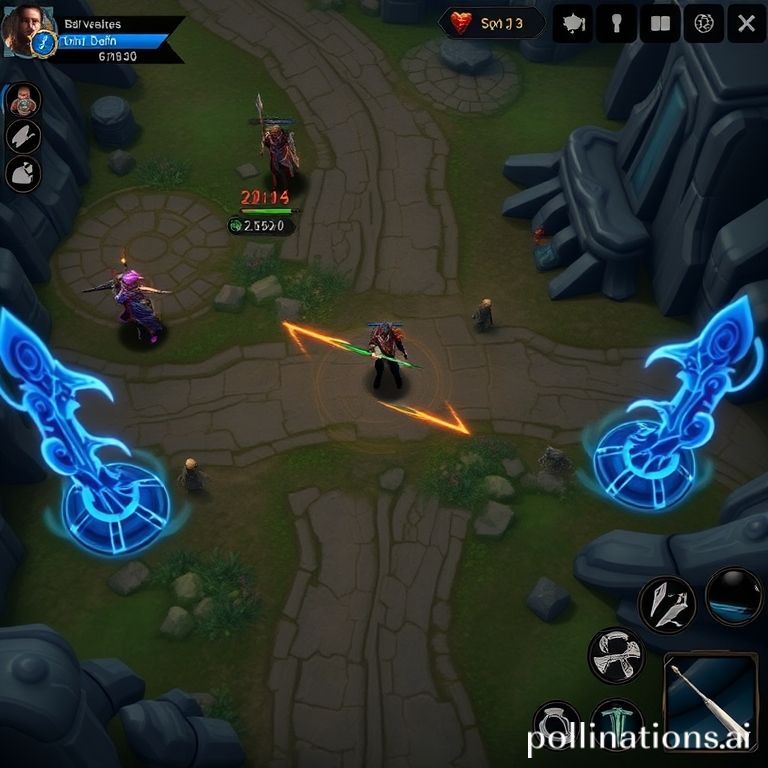Open the book icon in the top bar
Screen dimensions: 768x768
[x=659, y=24]
